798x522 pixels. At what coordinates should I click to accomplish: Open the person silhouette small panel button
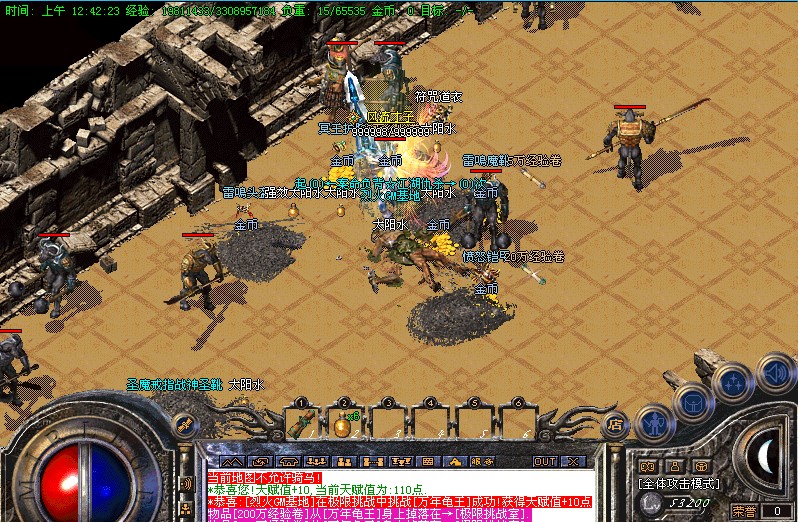[674, 466]
